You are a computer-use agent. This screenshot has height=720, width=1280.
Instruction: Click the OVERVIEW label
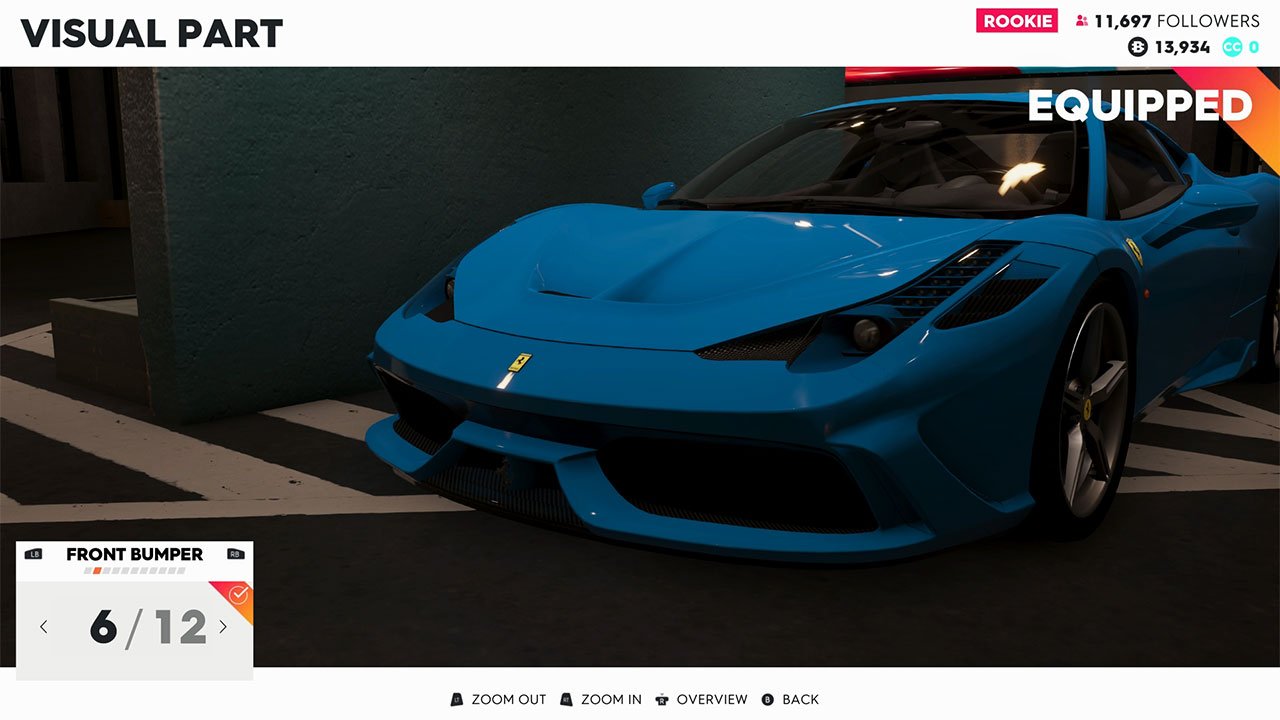click(713, 699)
